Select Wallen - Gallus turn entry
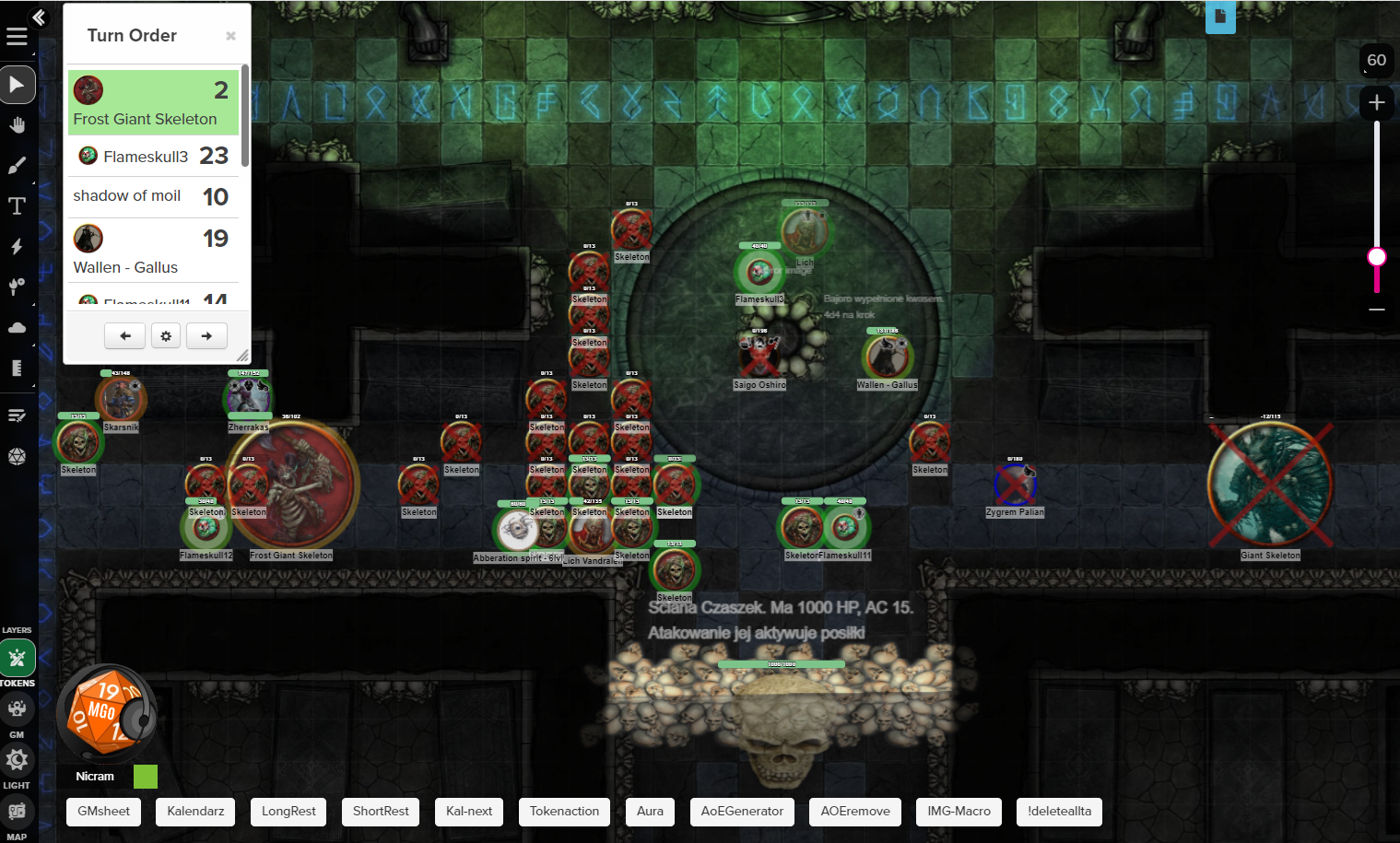1400x843 pixels. point(153,251)
